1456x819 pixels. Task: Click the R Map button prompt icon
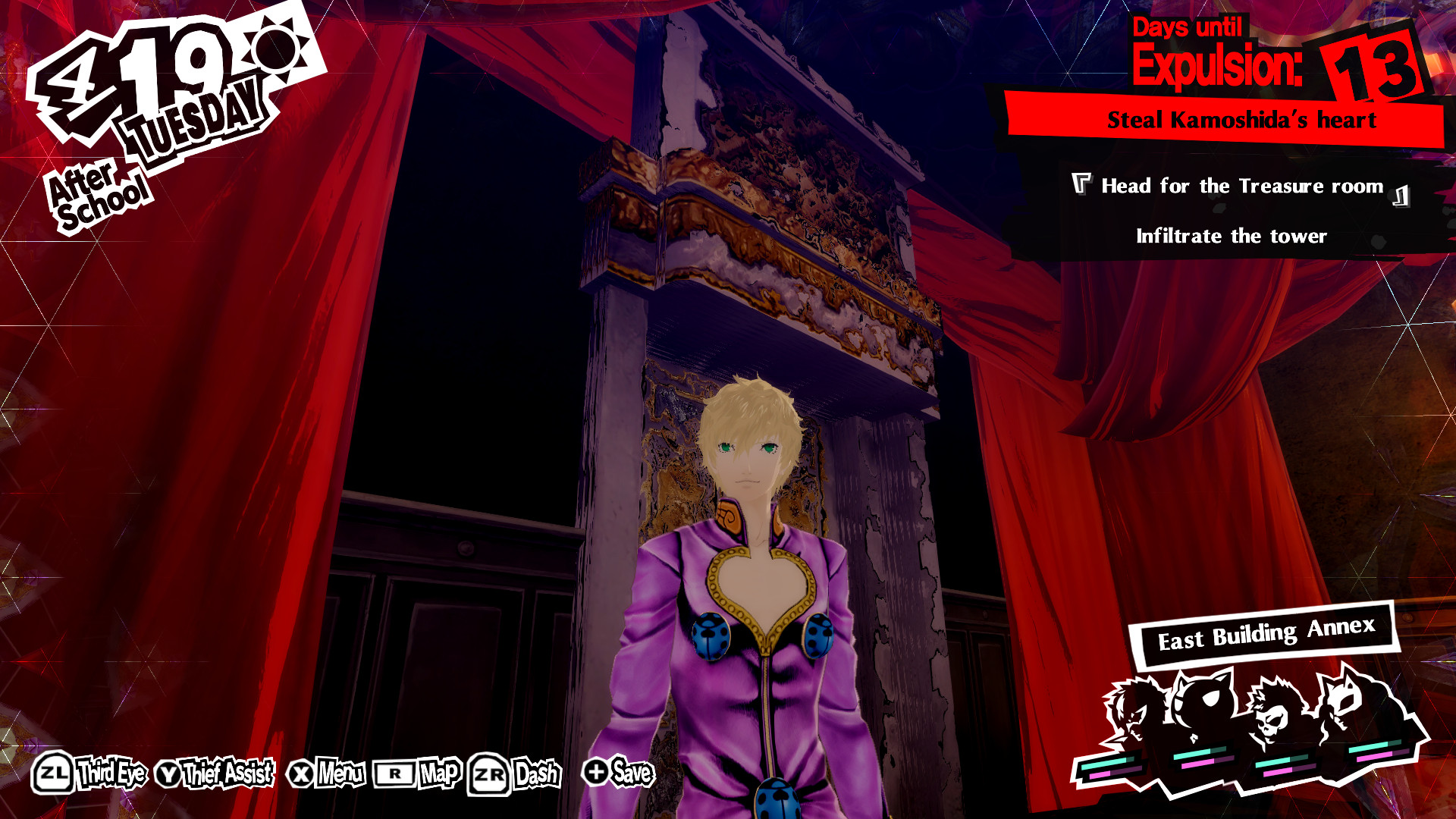395,774
